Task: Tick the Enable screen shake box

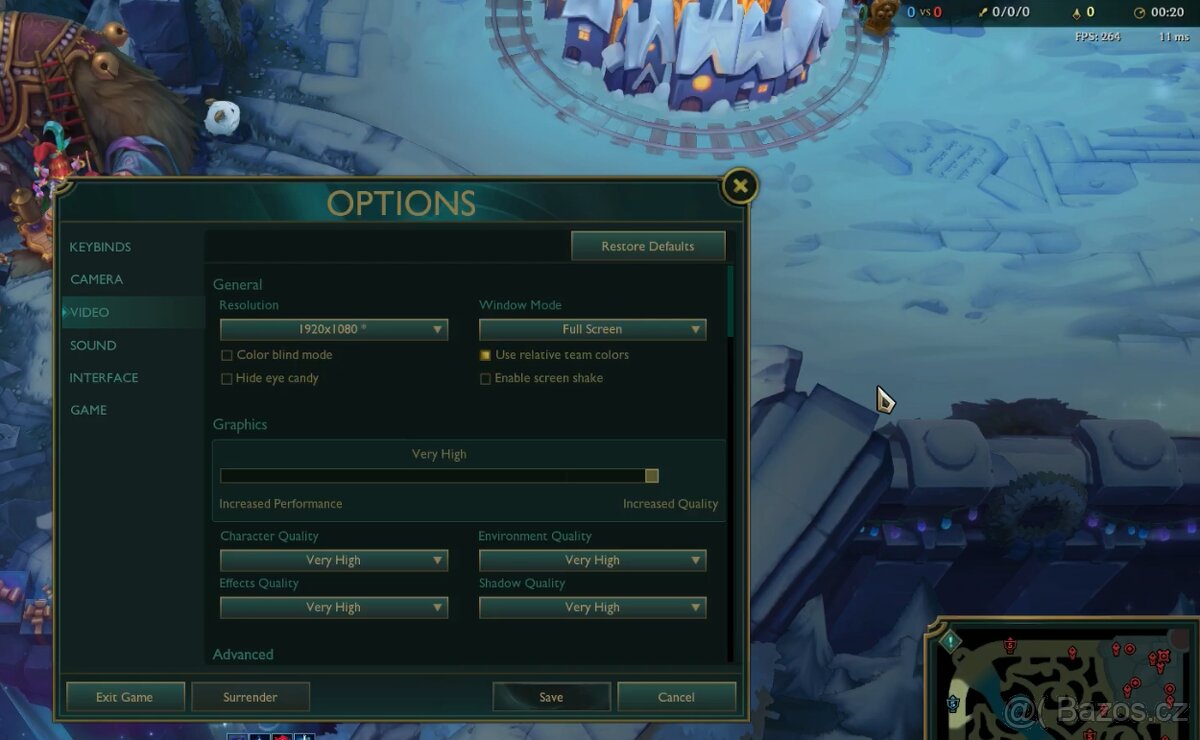Action: (486, 379)
